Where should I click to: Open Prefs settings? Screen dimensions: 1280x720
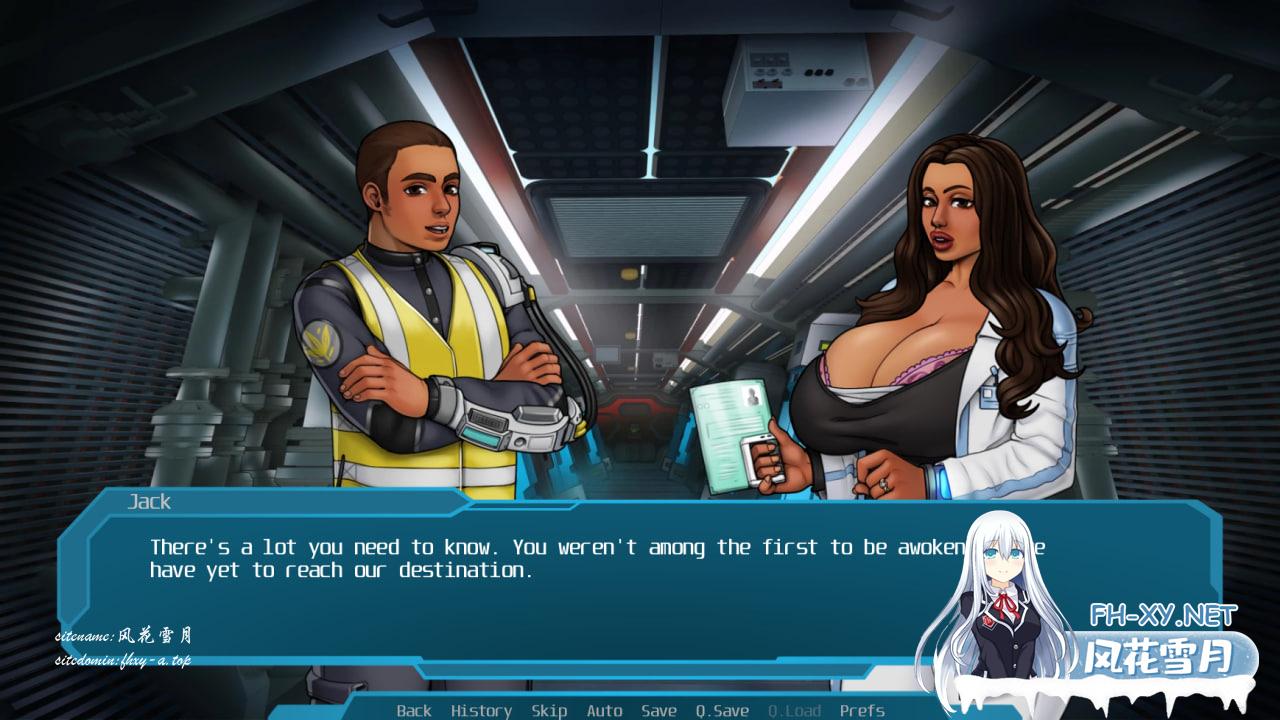point(862,710)
